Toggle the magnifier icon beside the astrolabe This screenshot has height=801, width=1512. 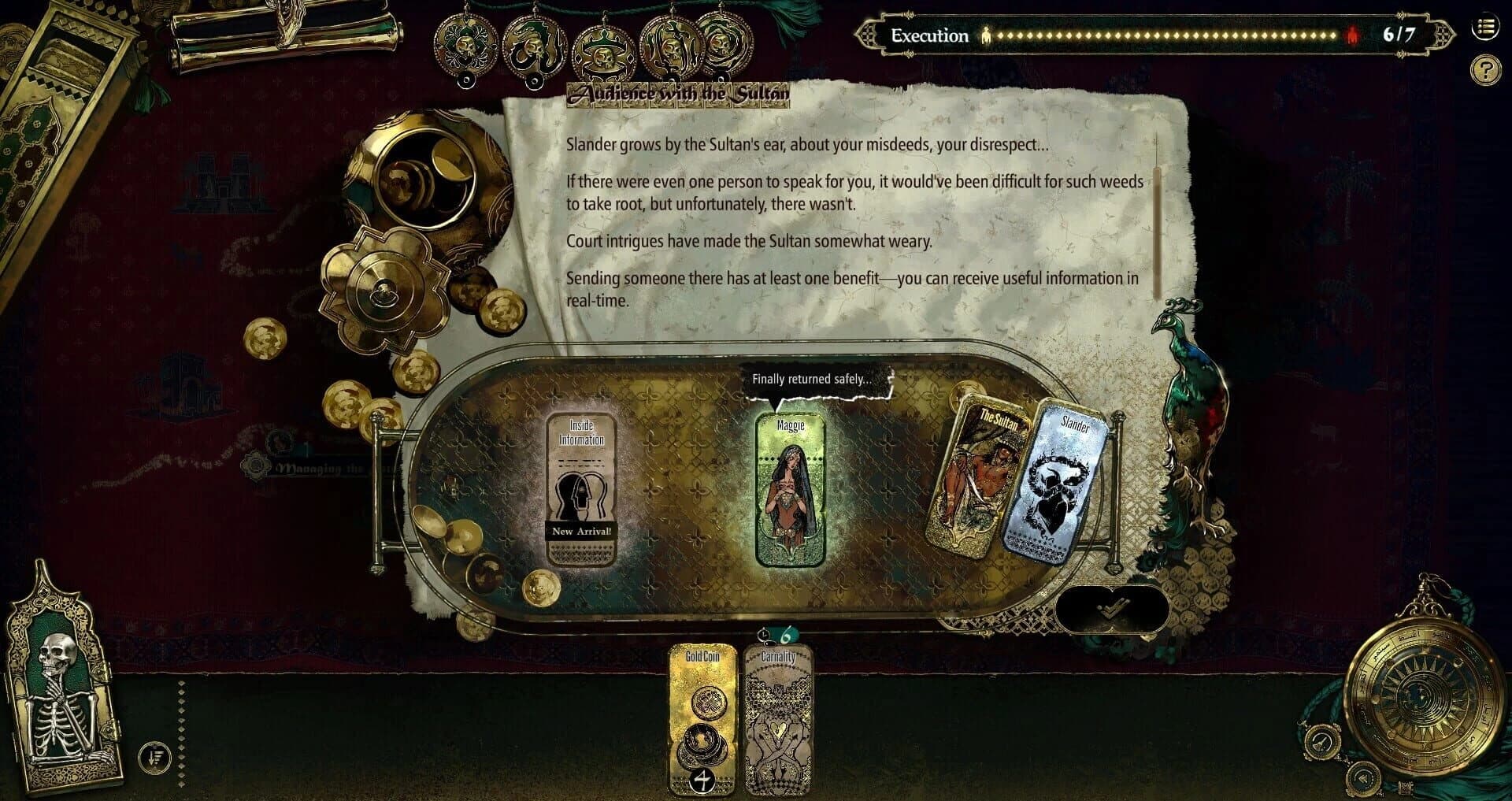pyautogui.click(x=1321, y=742)
